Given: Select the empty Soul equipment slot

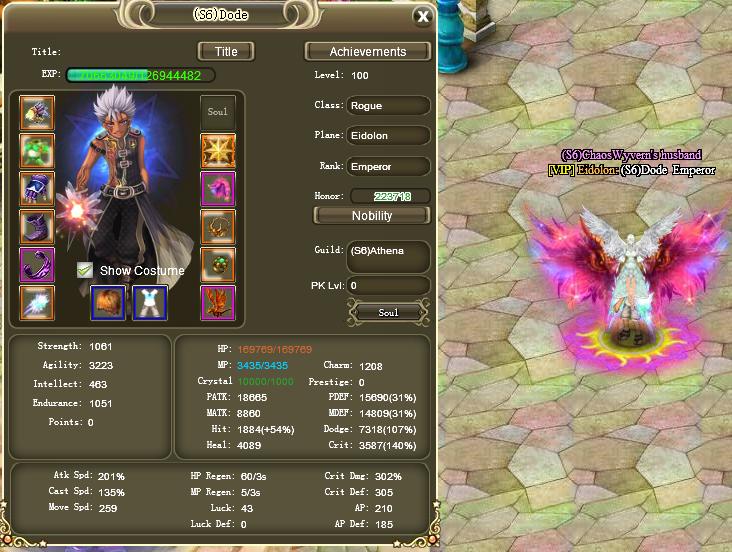Looking at the screenshot, I should [217, 113].
